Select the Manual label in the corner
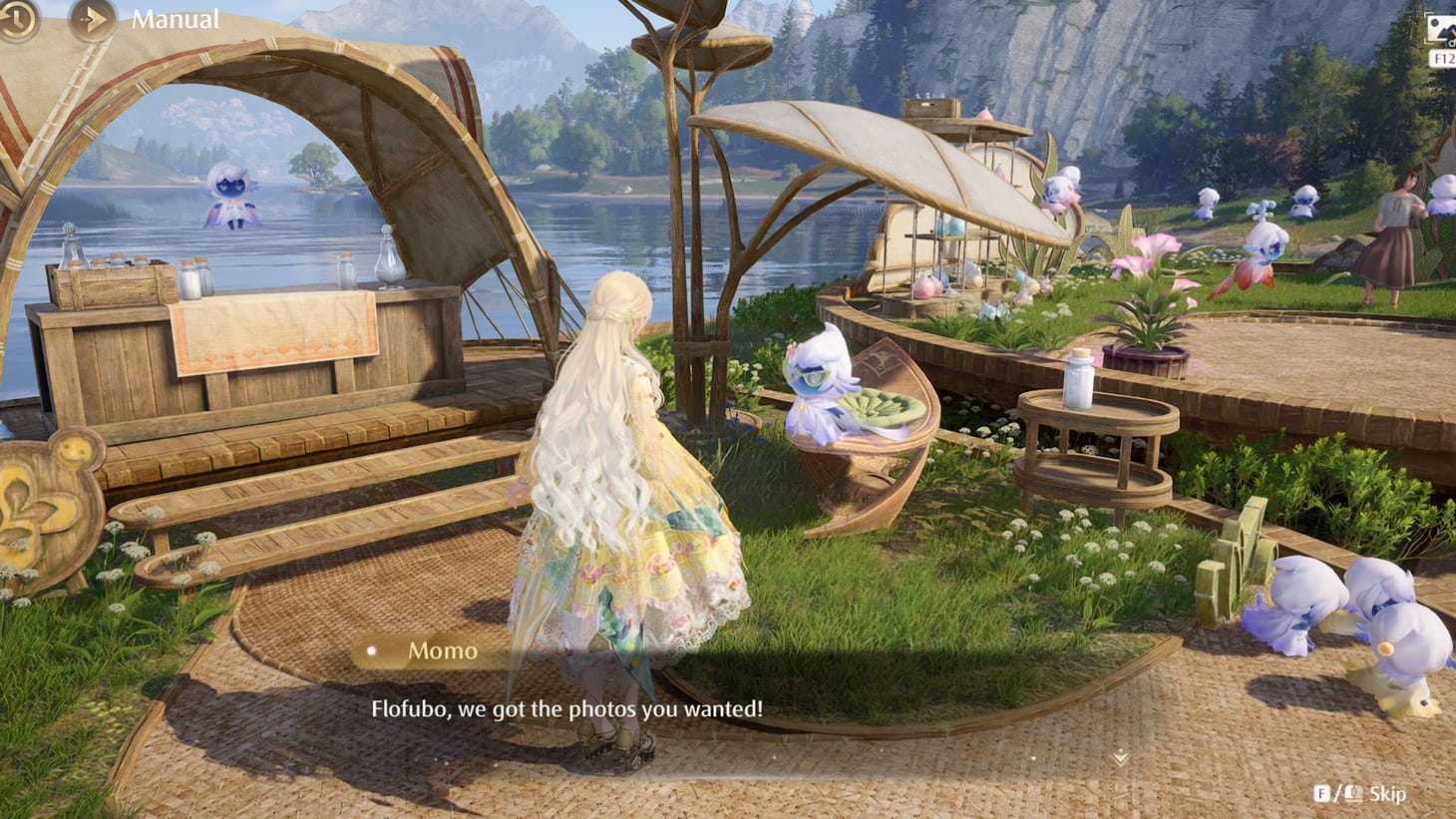1456x819 pixels. (x=174, y=18)
